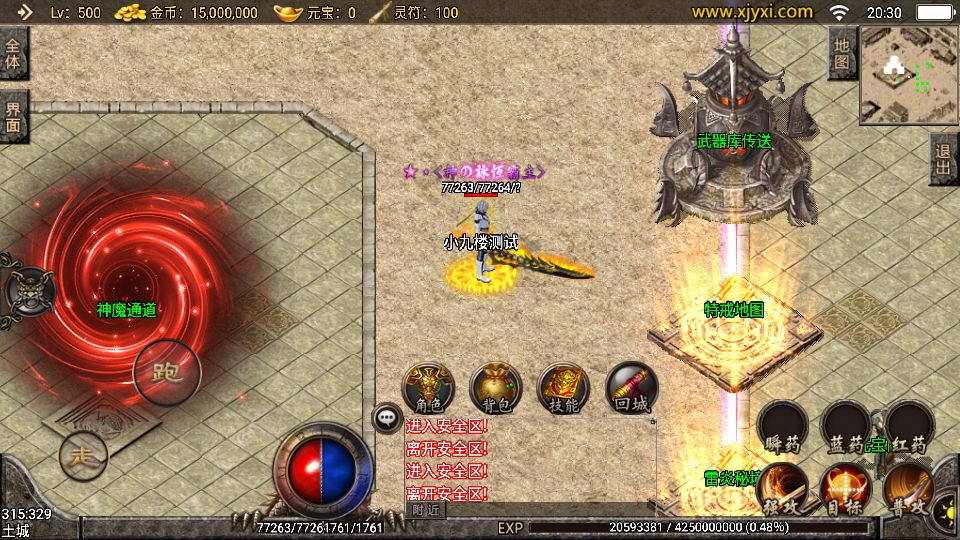
Task: Open the 角色 character panel
Action: pyautogui.click(x=428, y=387)
